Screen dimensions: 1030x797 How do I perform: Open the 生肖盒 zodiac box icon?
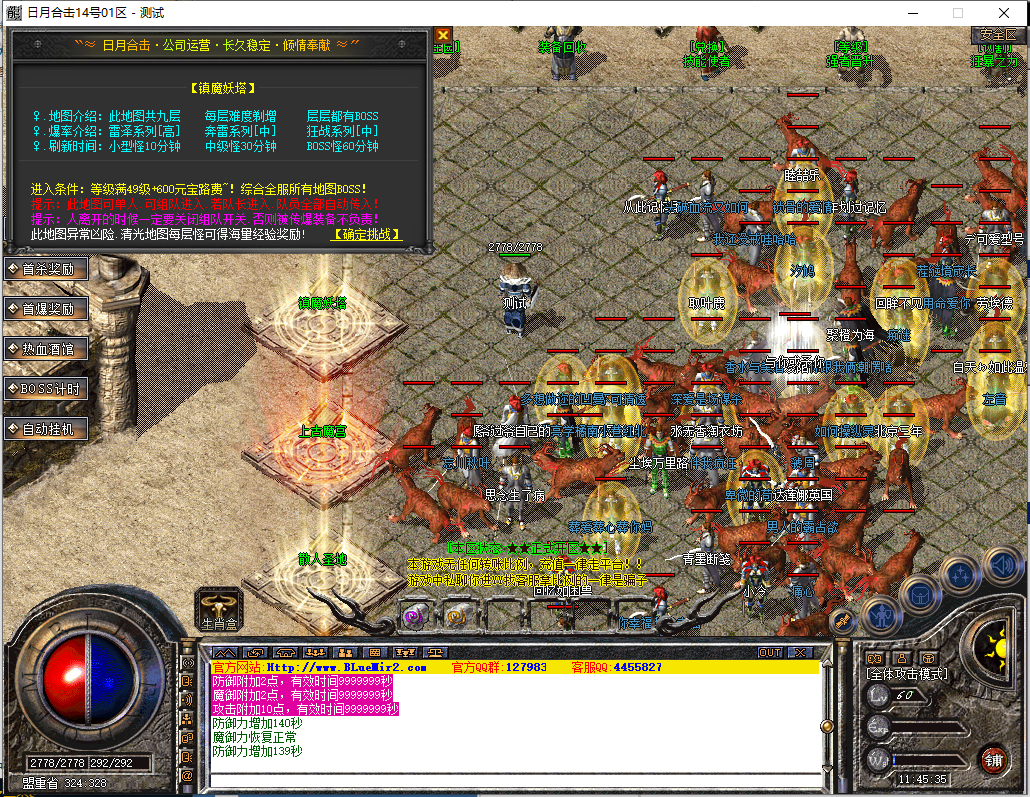(219, 606)
